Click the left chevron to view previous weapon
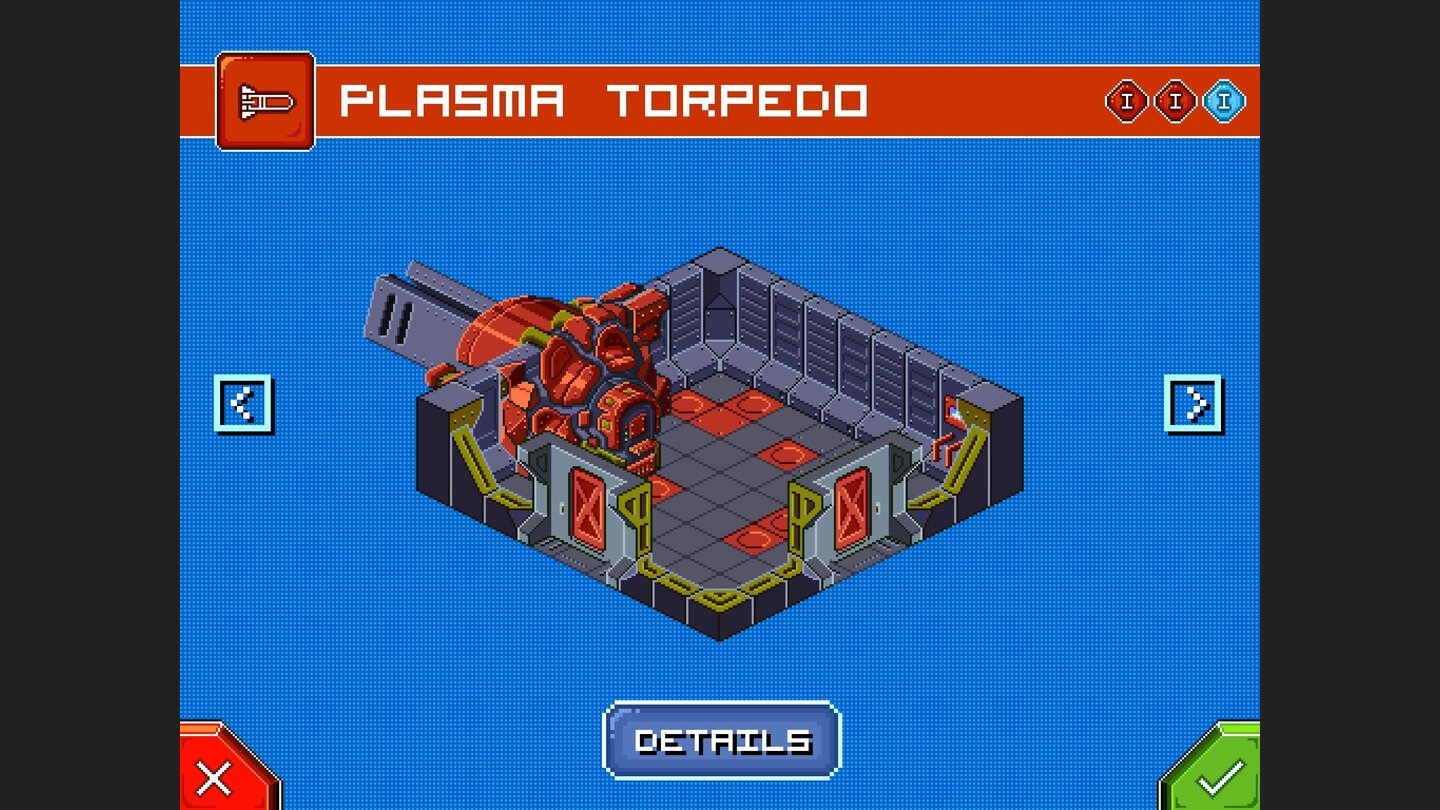This screenshot has height=810, width=1440. (x=243, y=404)
